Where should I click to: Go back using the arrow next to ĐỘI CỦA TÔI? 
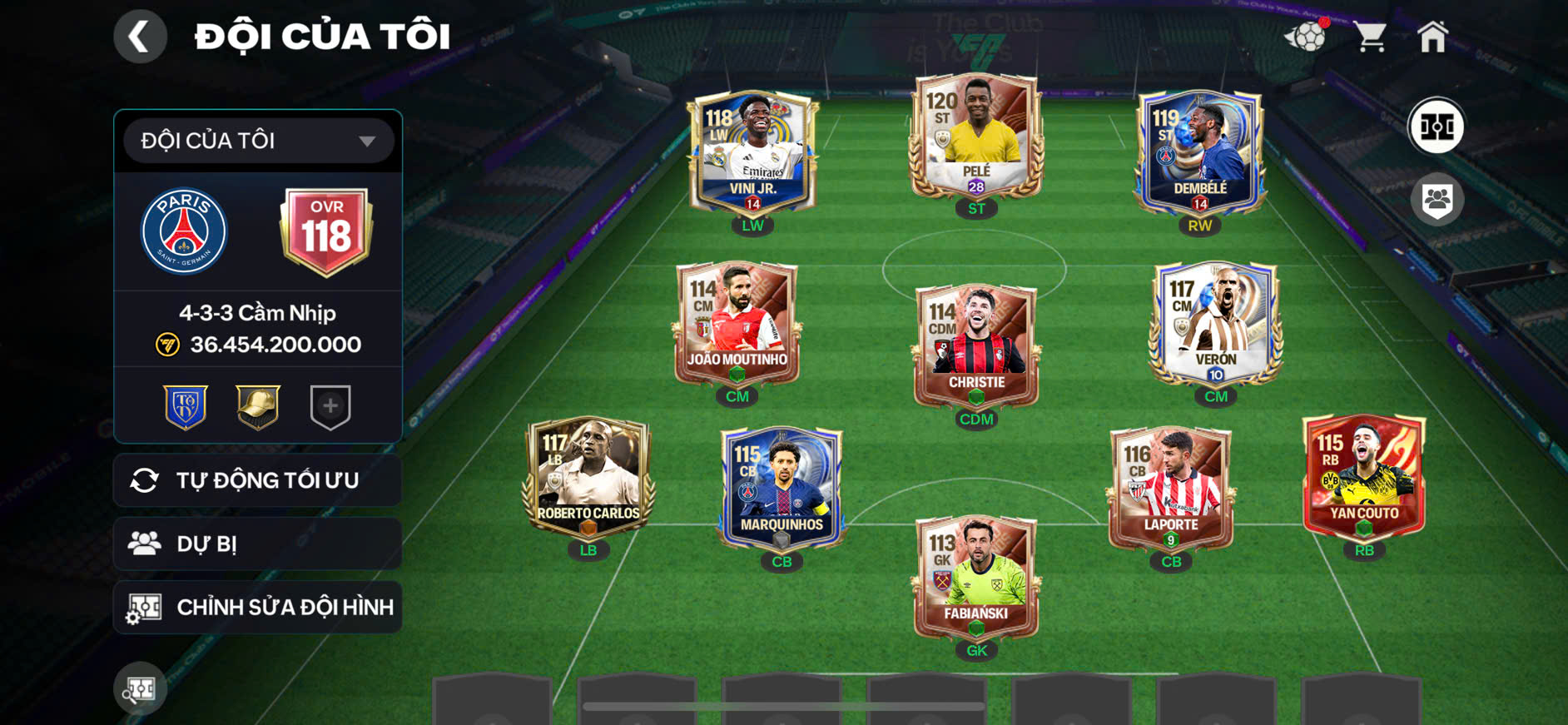pyautogui.click(x=140, y=36)
